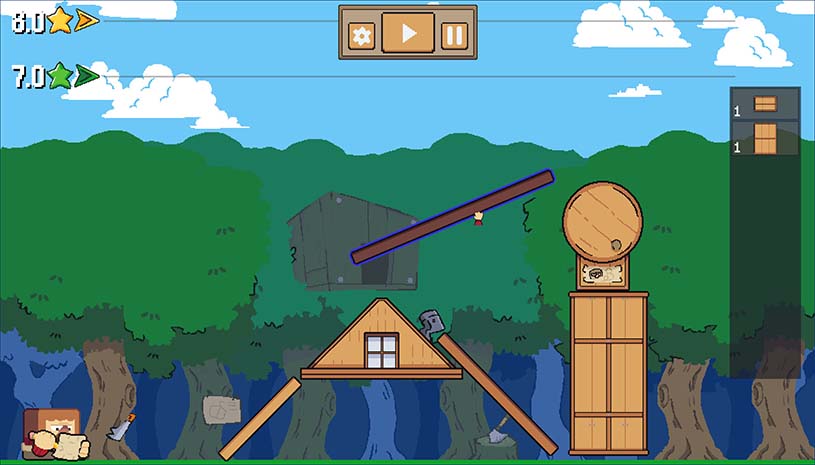Start the simulation with the play button

tap(408, 33)
